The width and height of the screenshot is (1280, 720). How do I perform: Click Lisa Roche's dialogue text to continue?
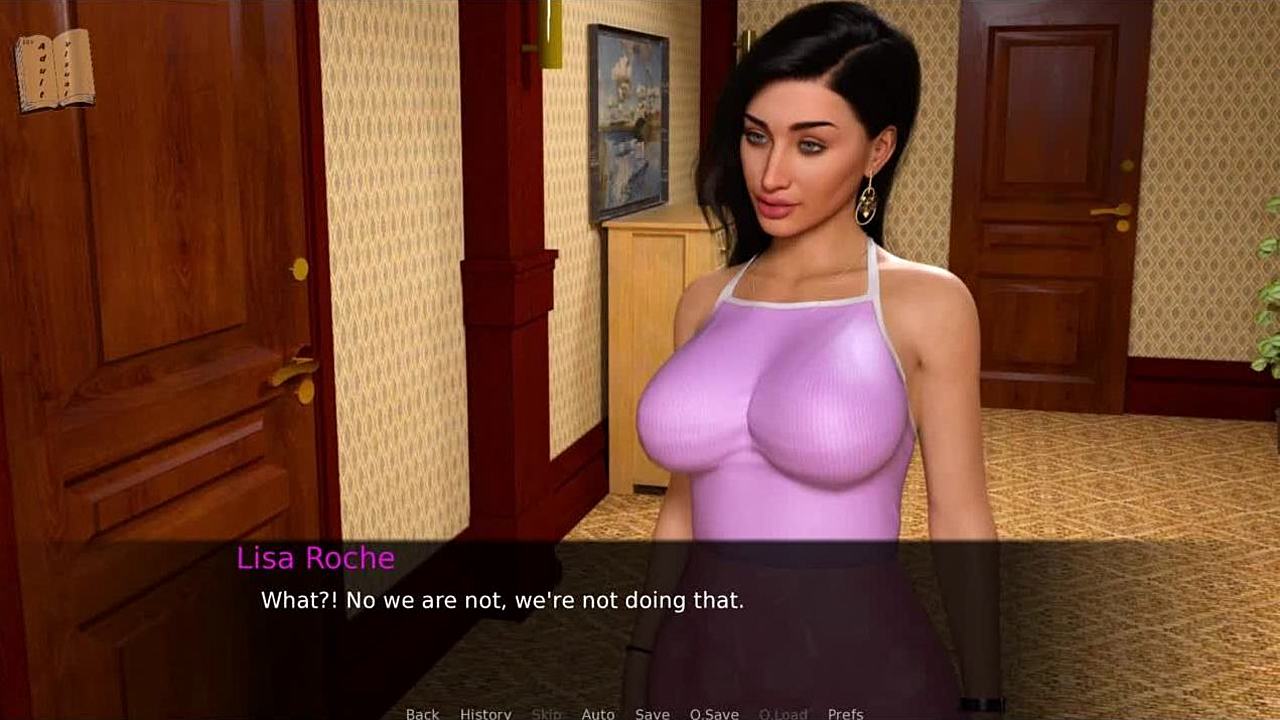pyautogui.click(x=502, y=601)
